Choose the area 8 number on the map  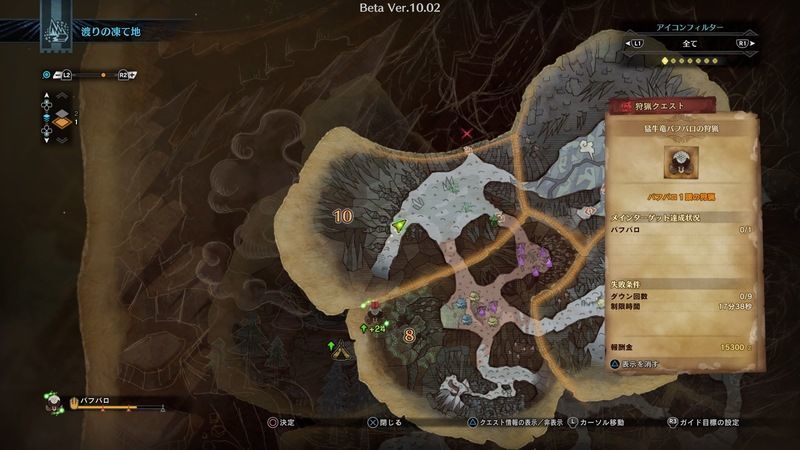[x=408, y=335]
